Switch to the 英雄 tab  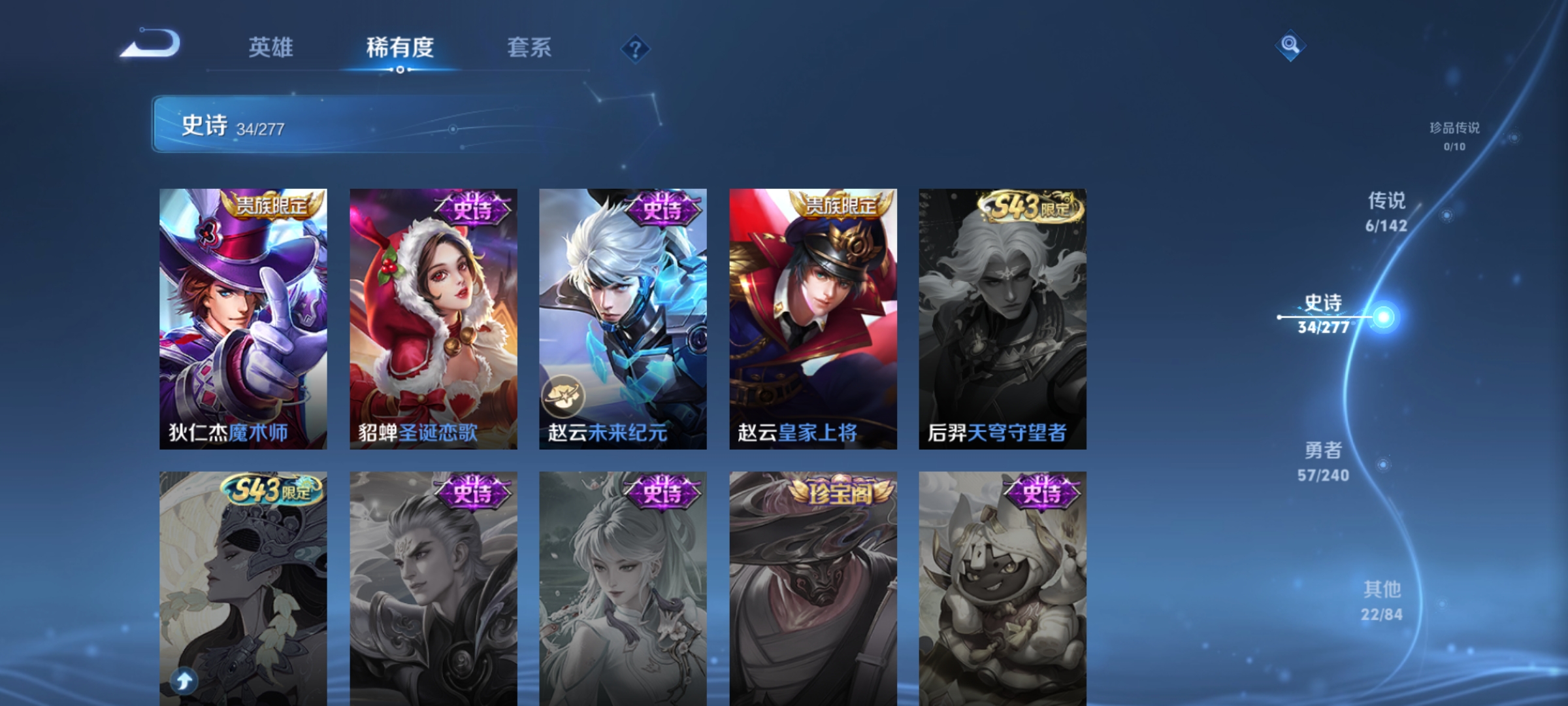(272, 47)
